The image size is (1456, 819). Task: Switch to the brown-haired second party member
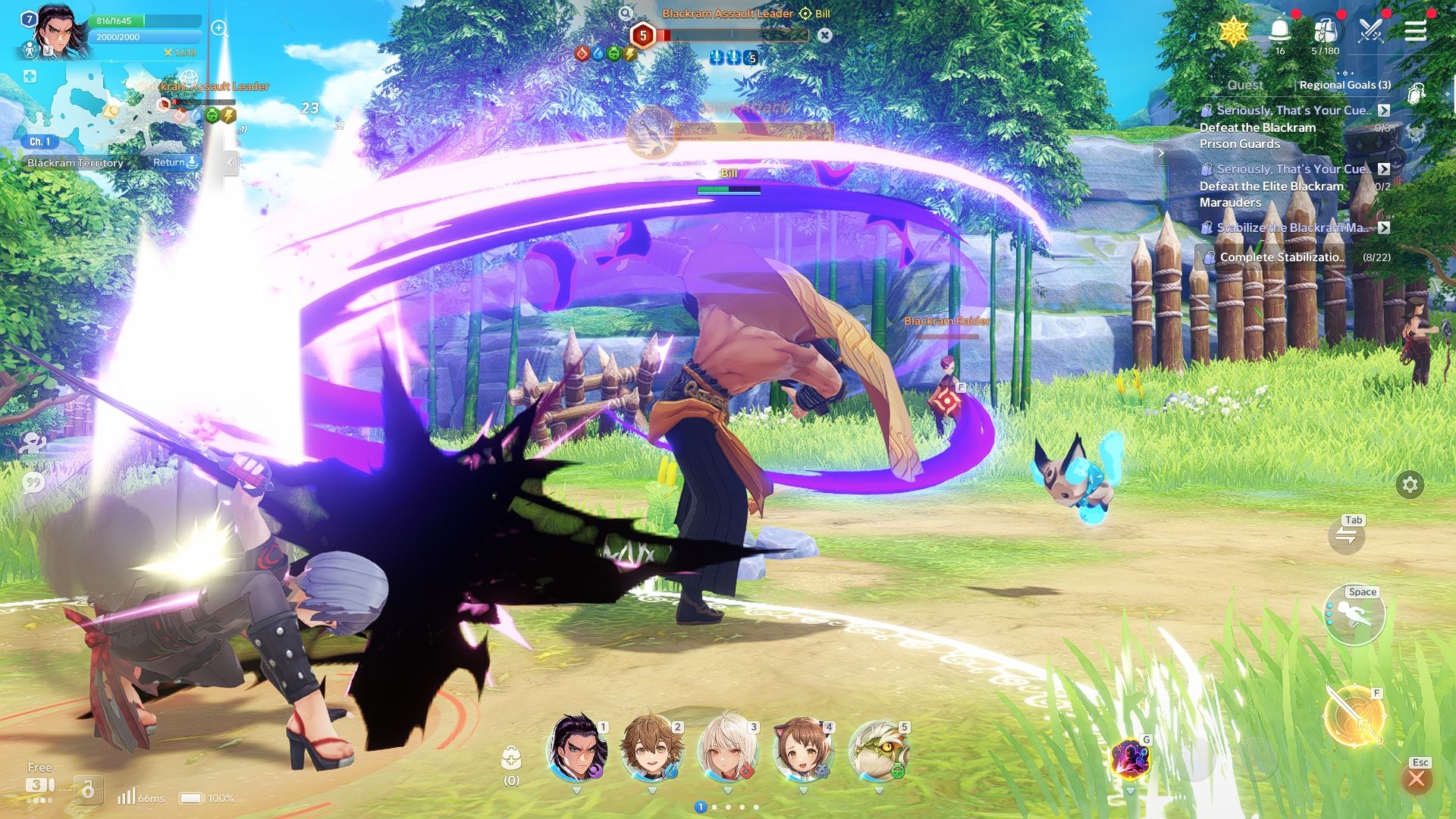coord(652,750)
